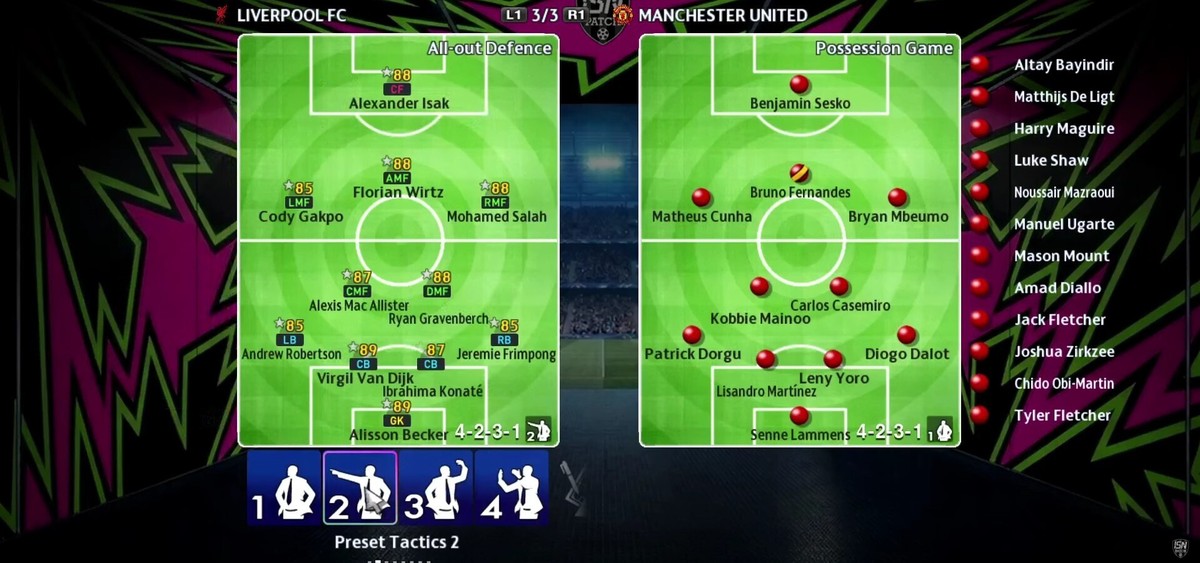Image resolution: width=1200 pixels, height=563 pixels.
Task: Choose Mason Mount in the bench list
Action: pos(1061,256)
